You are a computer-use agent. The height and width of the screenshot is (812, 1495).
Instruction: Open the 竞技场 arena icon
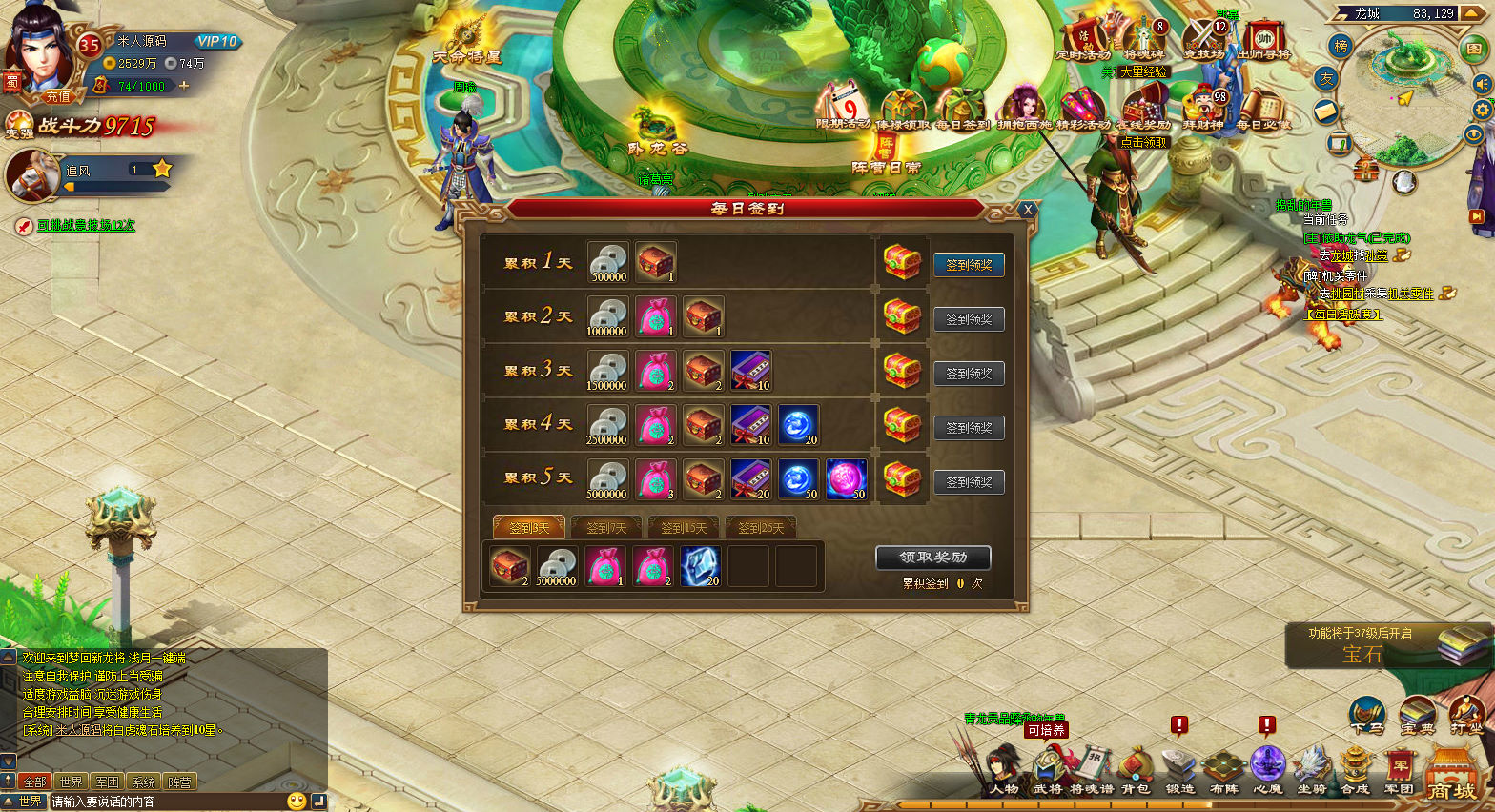tap(1203, 42)
